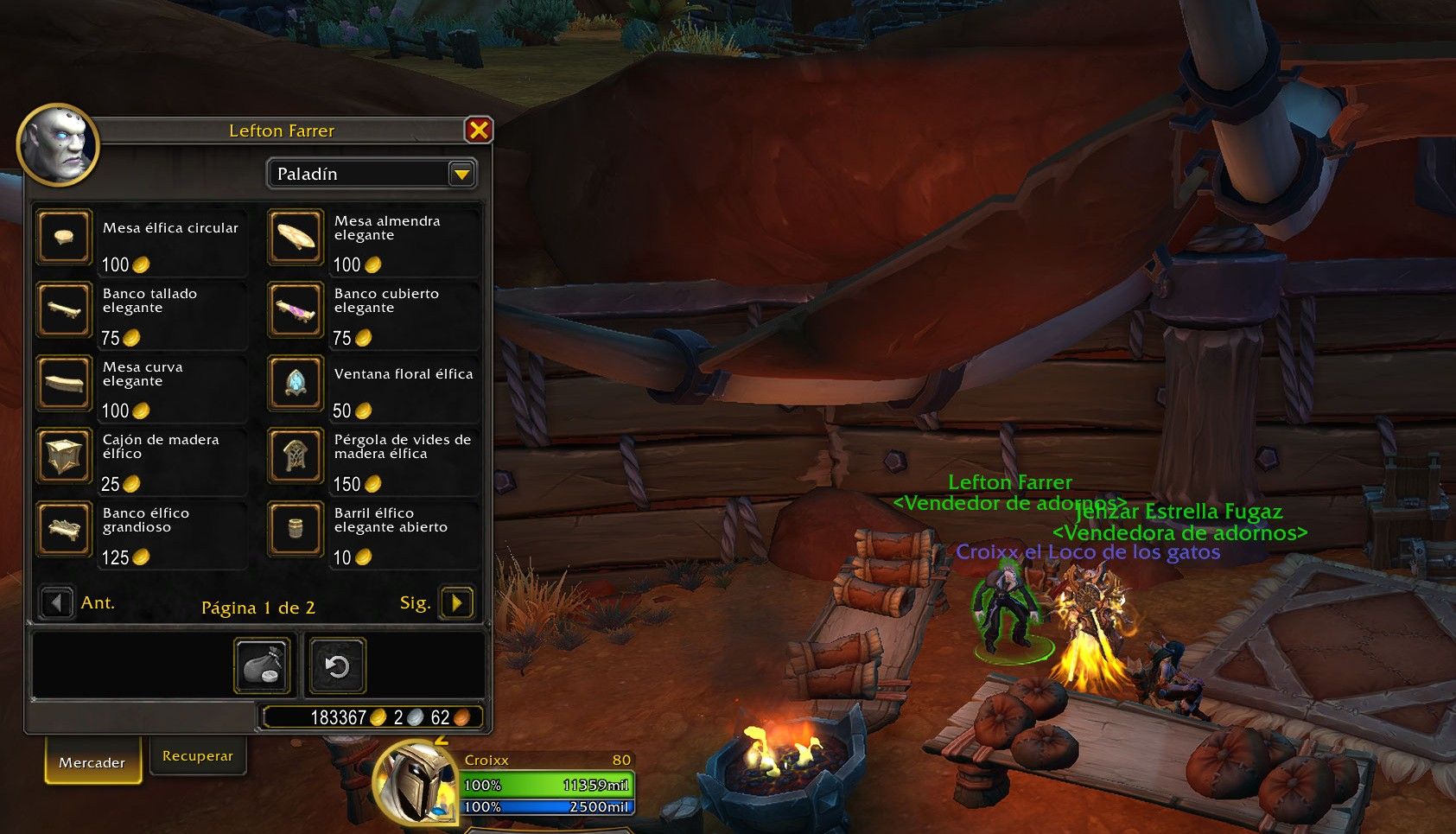Purchase the Banco tallado elegante
The image size is (1456, 834).
[x=64, y=309]
